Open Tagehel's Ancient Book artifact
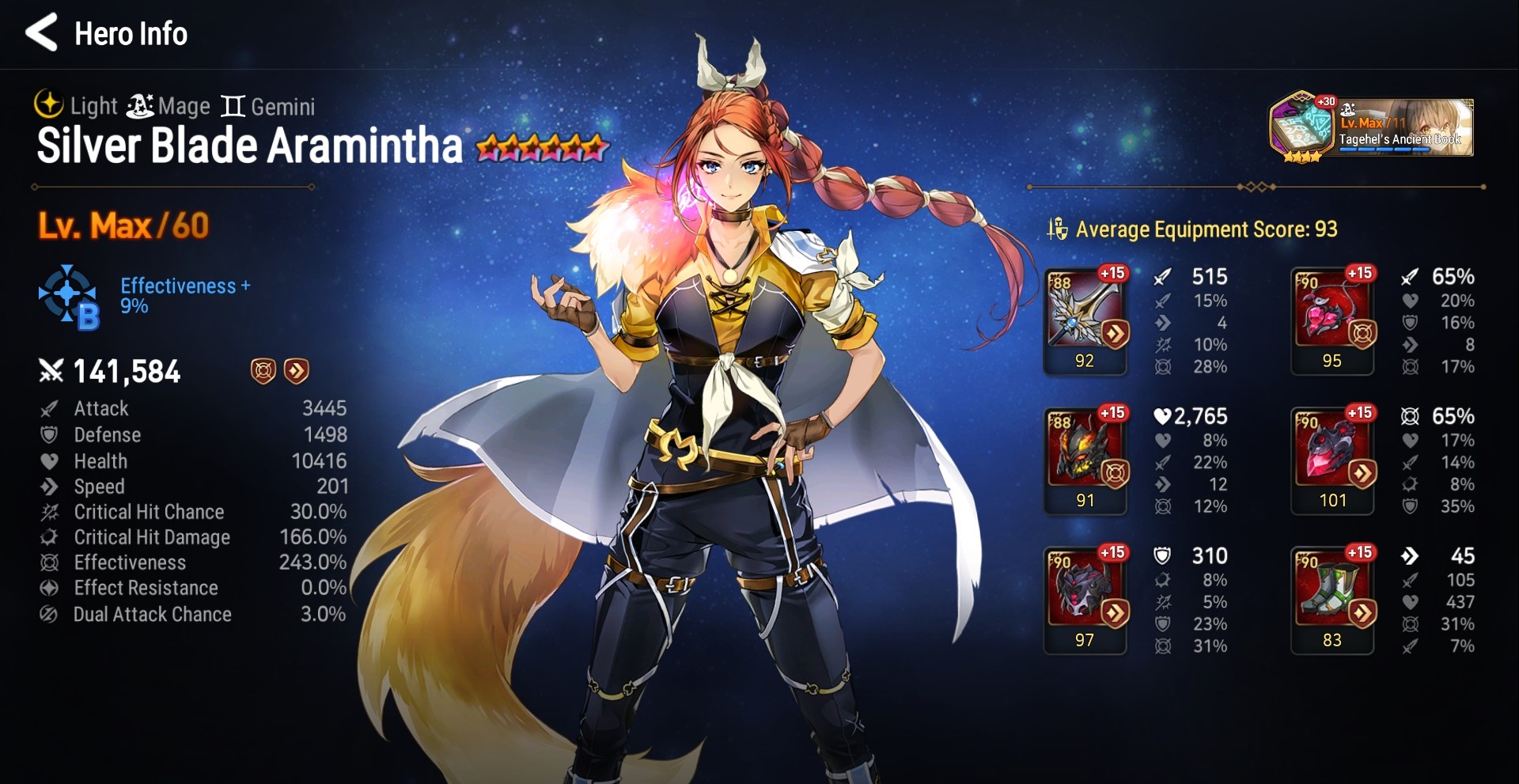The image size is (1519, 784). click(x=1372, y=128)
